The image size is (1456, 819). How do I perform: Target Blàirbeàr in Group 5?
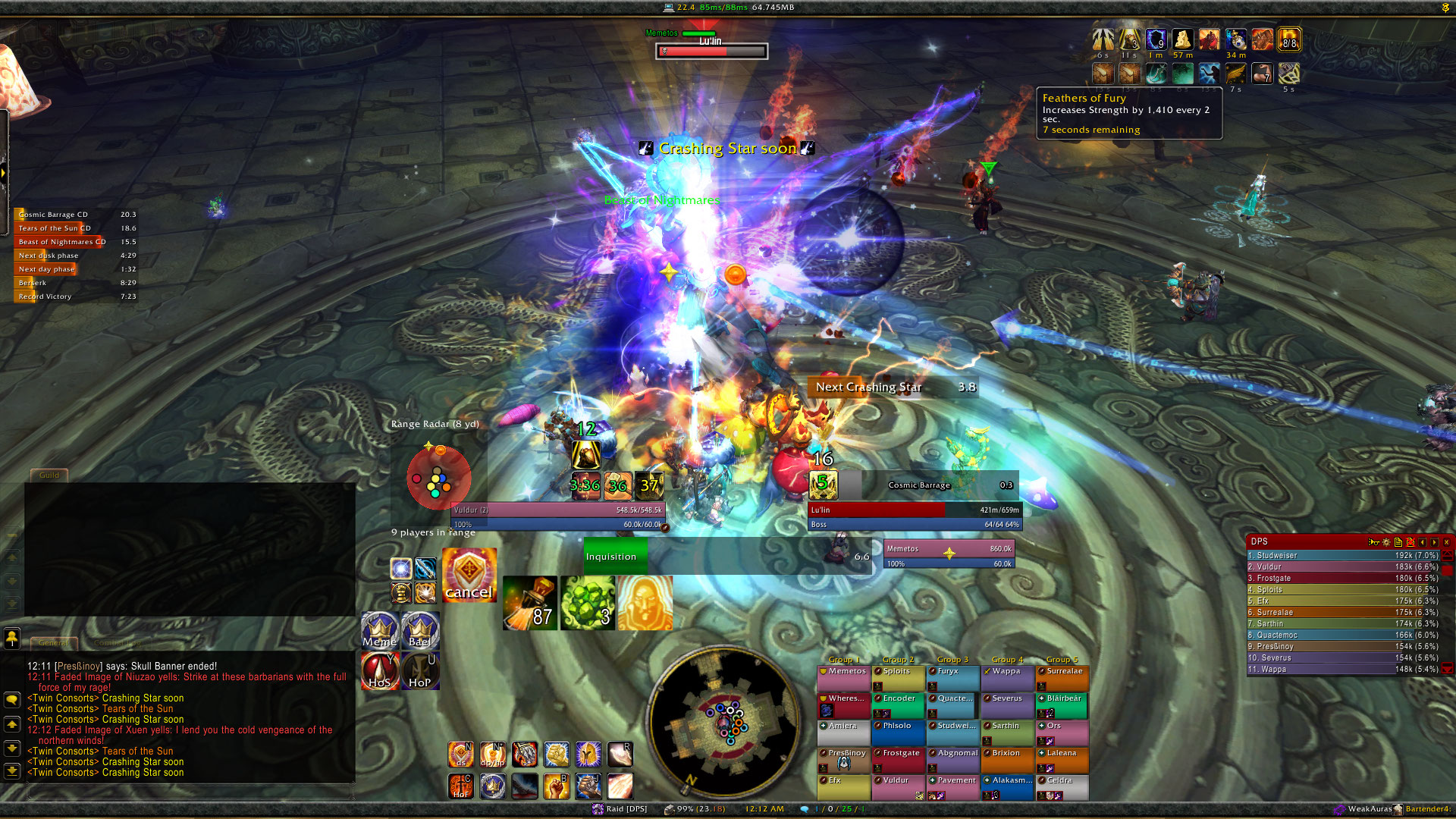(1062, 704)
